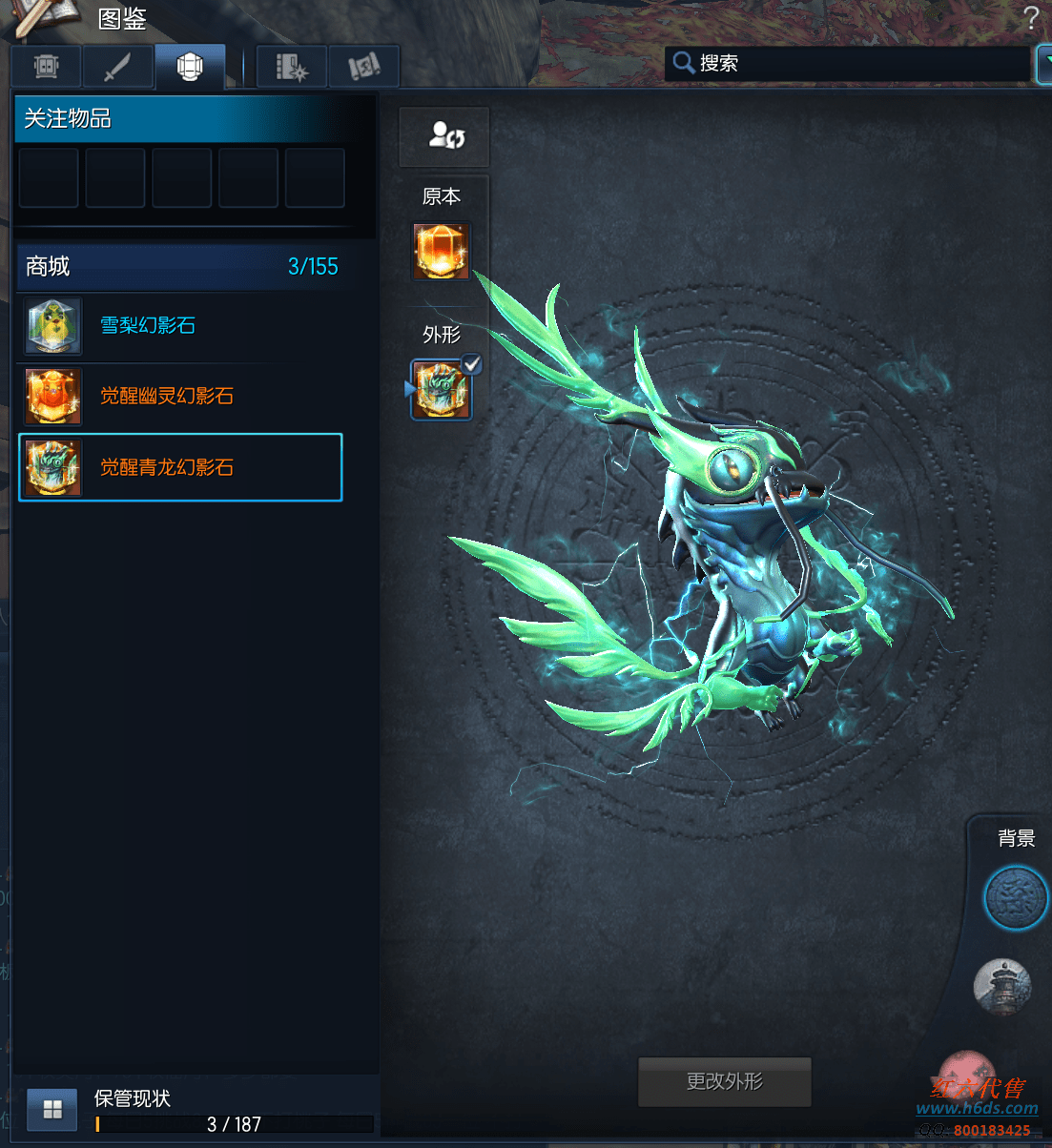Click the 更改外形 button
Image resolution: width=1052 pixels, height=1148 pixels.
[x=724, y=1081]
